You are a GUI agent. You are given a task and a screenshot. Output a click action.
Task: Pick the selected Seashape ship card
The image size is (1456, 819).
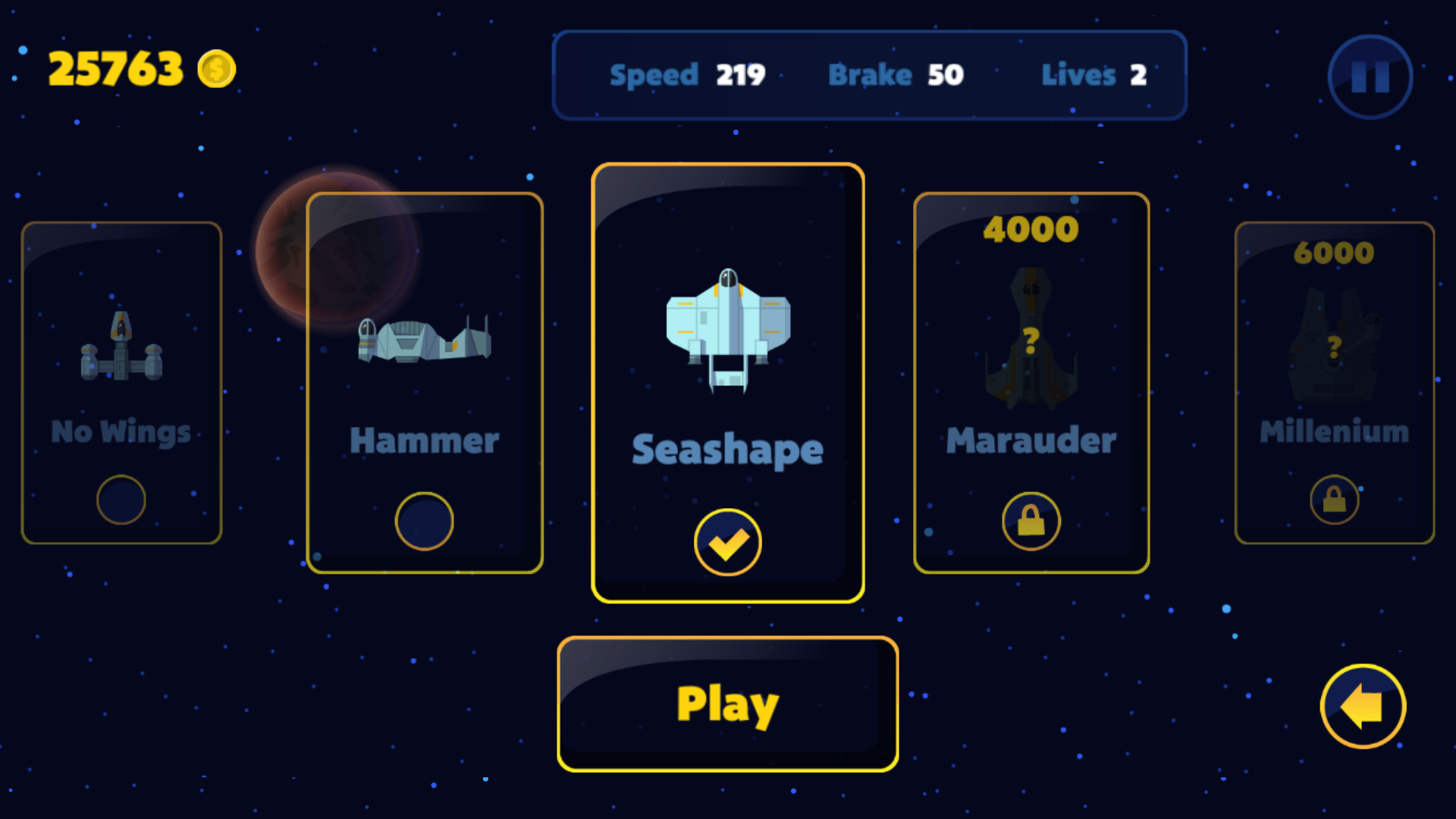point(727,383)
